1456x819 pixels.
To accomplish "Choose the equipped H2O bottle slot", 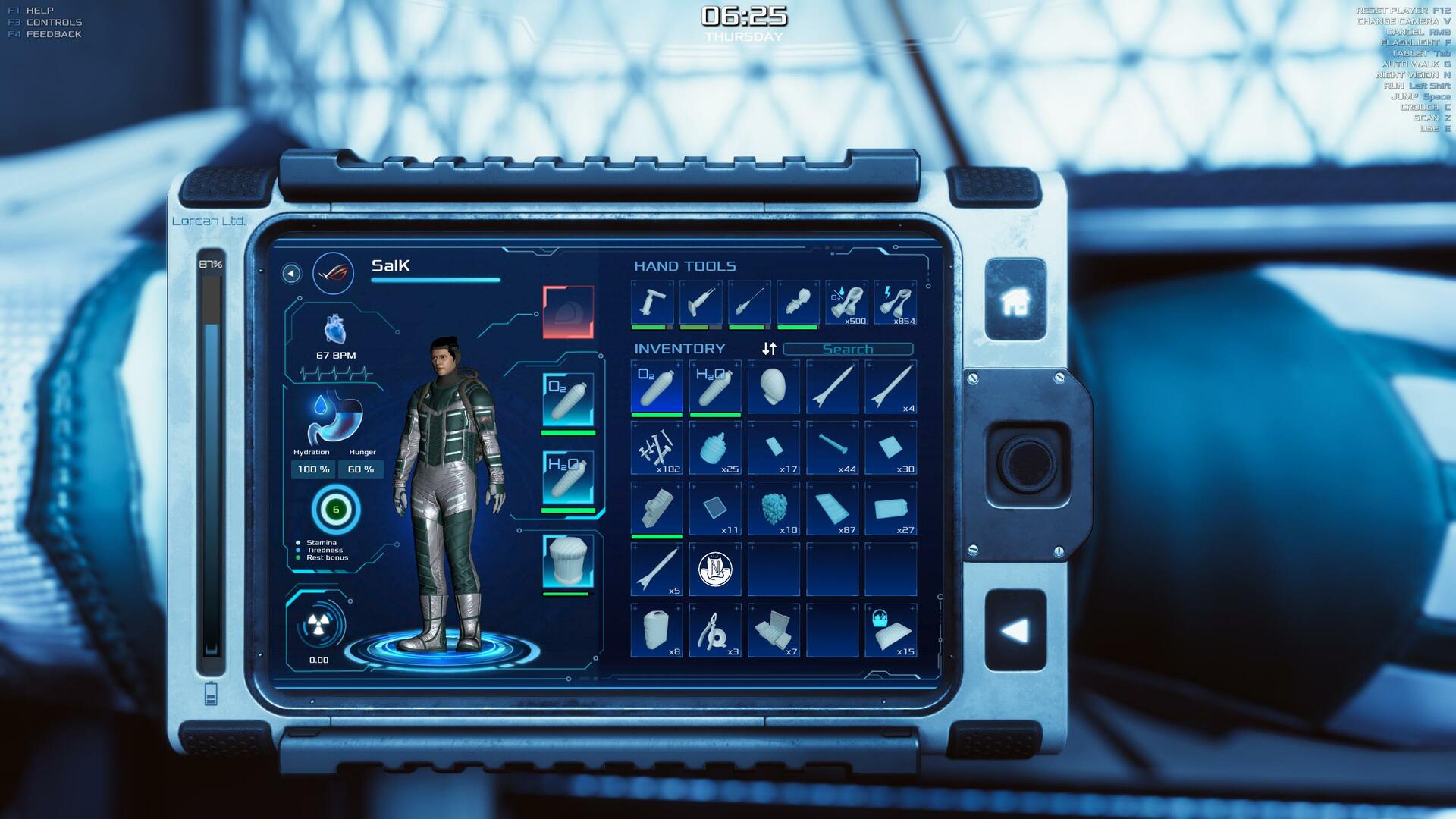I will [x=568, y=477].
